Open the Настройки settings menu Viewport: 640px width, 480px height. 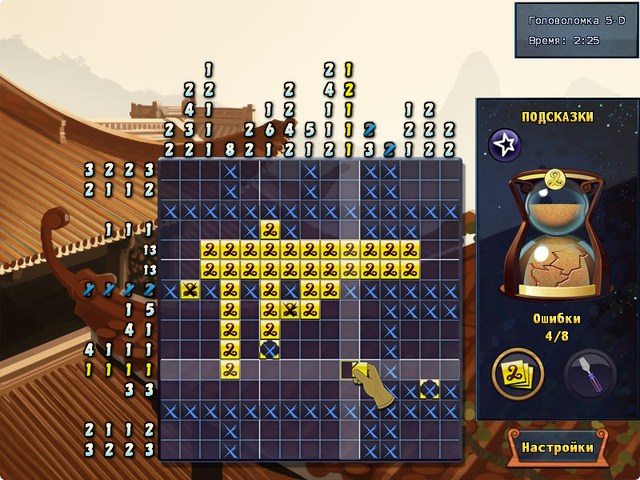556,447
